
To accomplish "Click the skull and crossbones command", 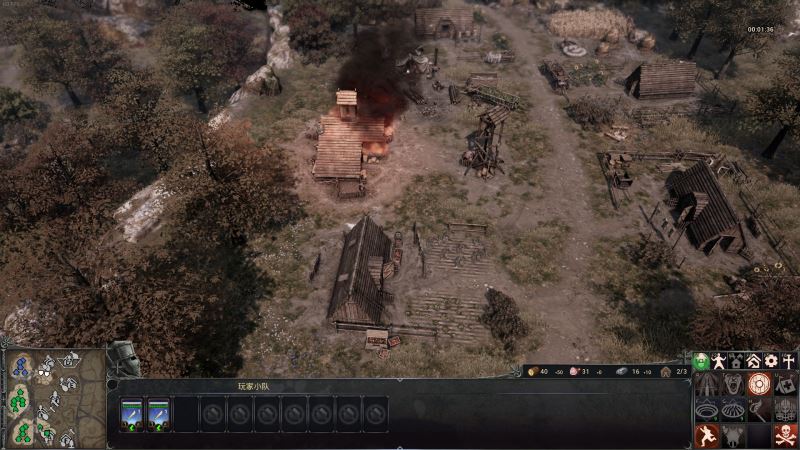I will click(x=786, y=436).
